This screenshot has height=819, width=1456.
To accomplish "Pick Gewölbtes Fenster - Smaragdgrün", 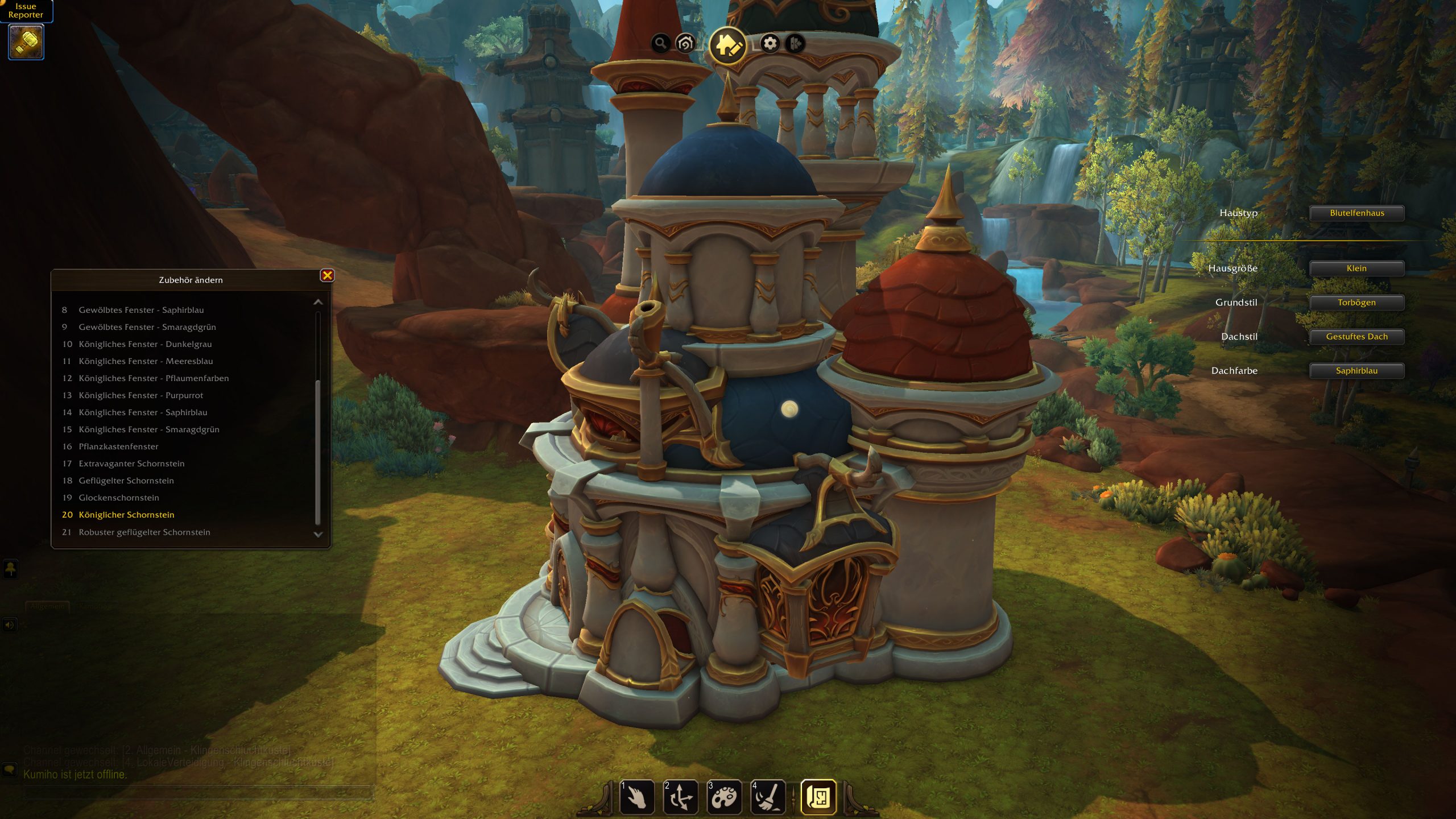I will pos(147,327).
